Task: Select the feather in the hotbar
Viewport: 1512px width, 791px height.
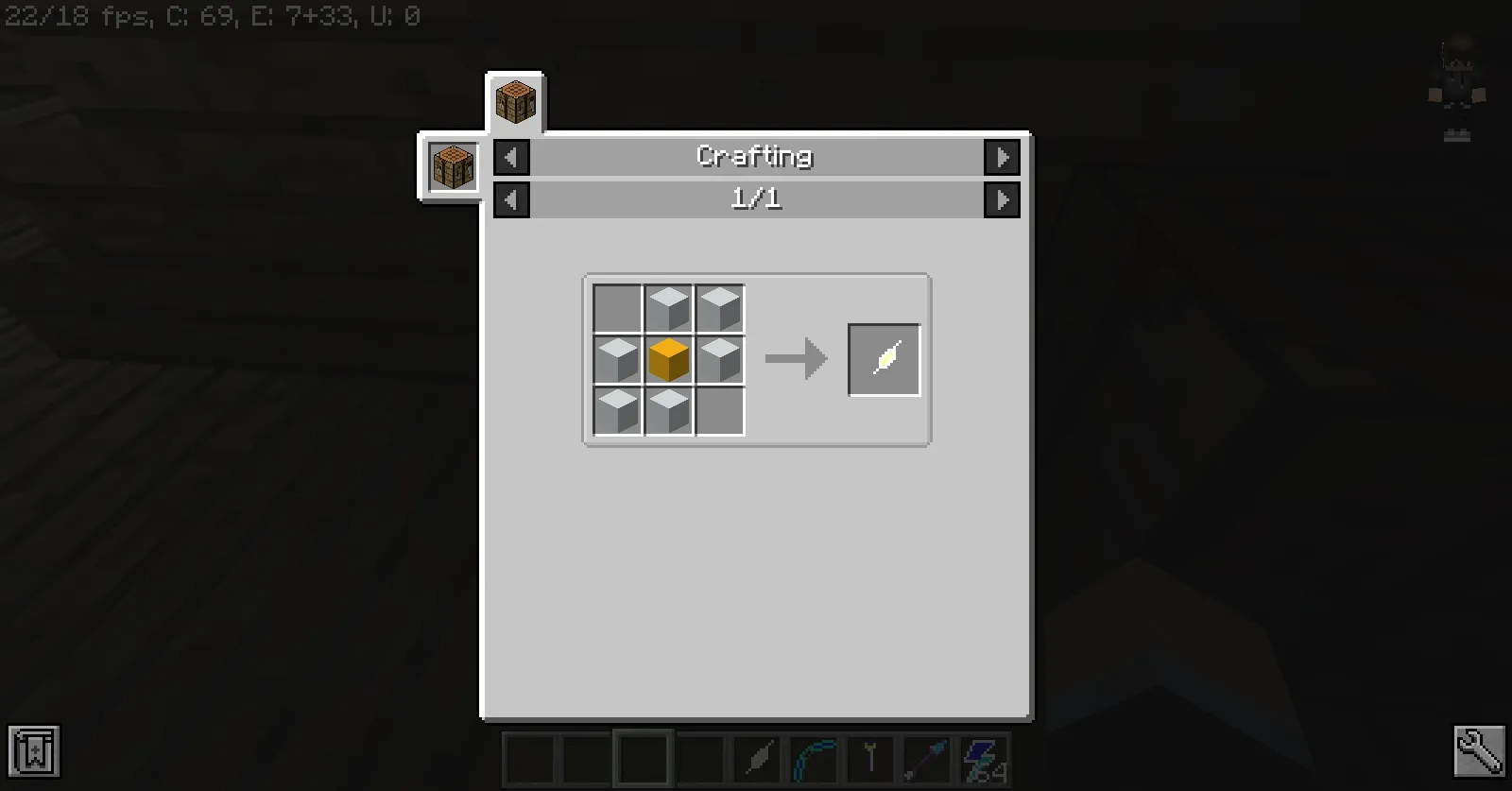Action: pyautogui.click(x=759, y=756)
